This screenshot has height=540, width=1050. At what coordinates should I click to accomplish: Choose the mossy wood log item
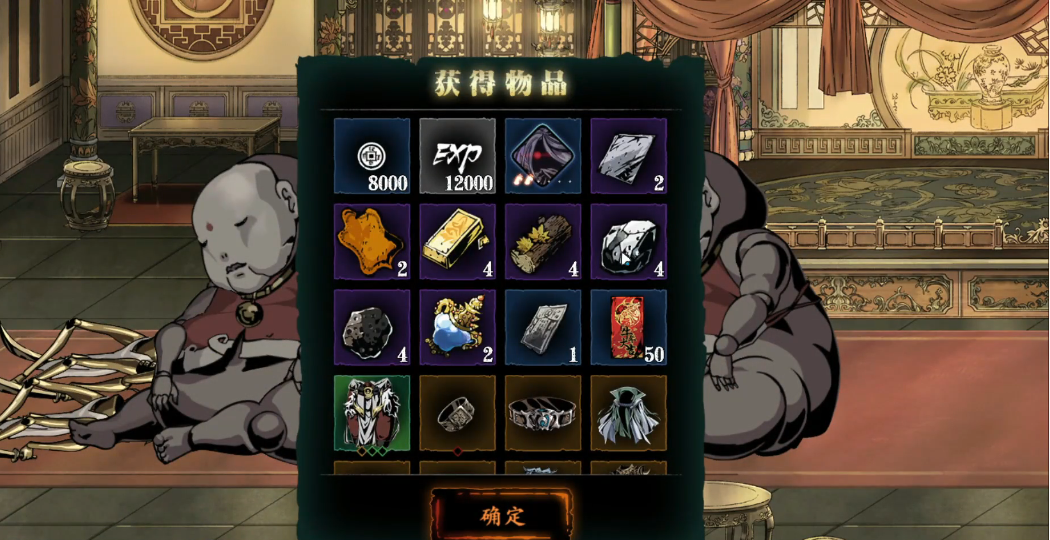pos(543,242)
